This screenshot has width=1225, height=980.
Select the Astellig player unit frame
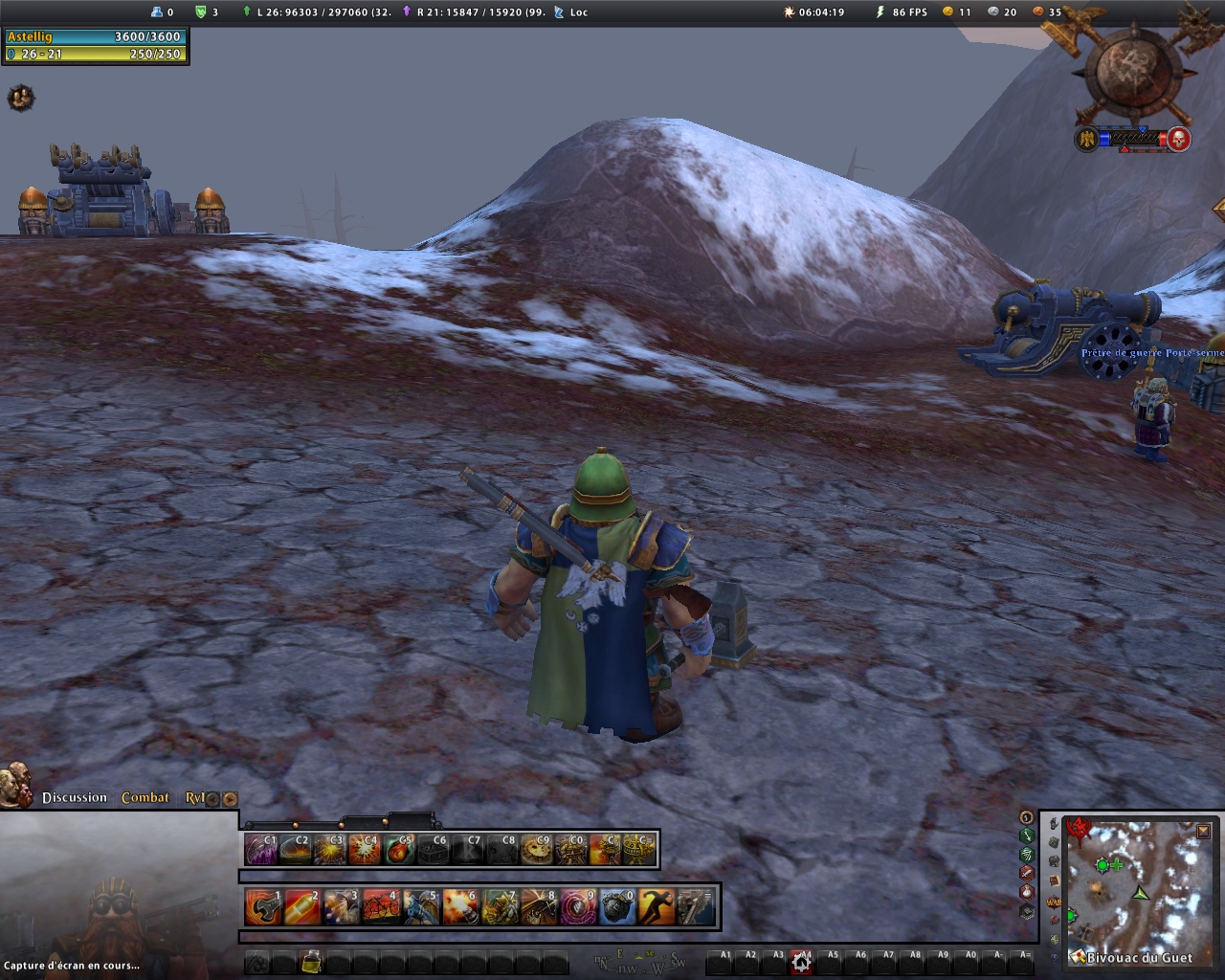[x=94, y=45]
